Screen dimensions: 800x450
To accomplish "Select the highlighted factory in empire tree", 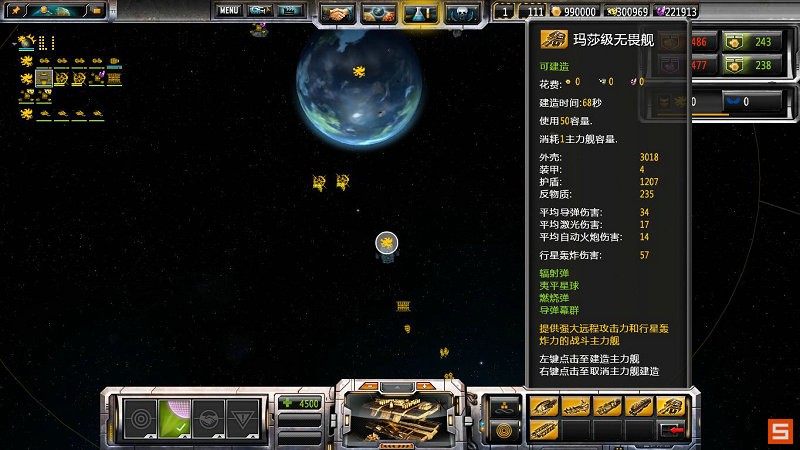I will tap(44, 77).
